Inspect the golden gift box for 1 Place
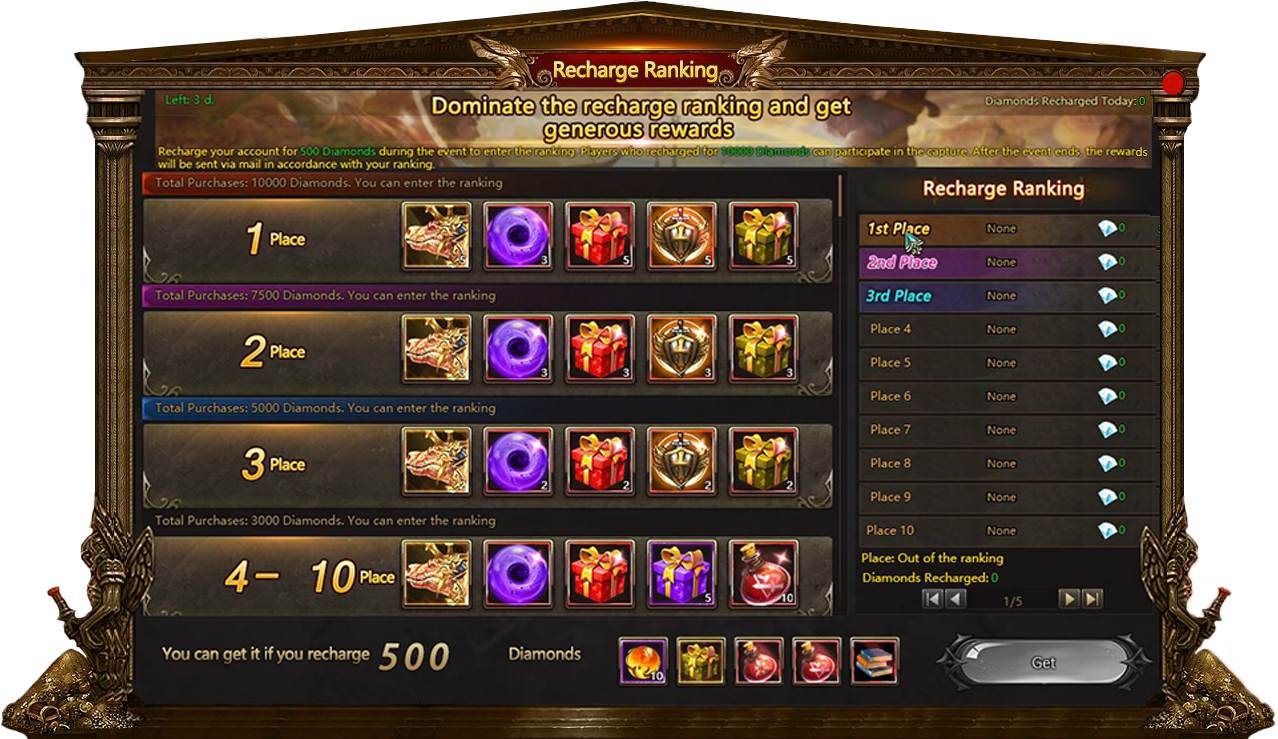This screenshot has width=1278, height=739. [763, 236]
